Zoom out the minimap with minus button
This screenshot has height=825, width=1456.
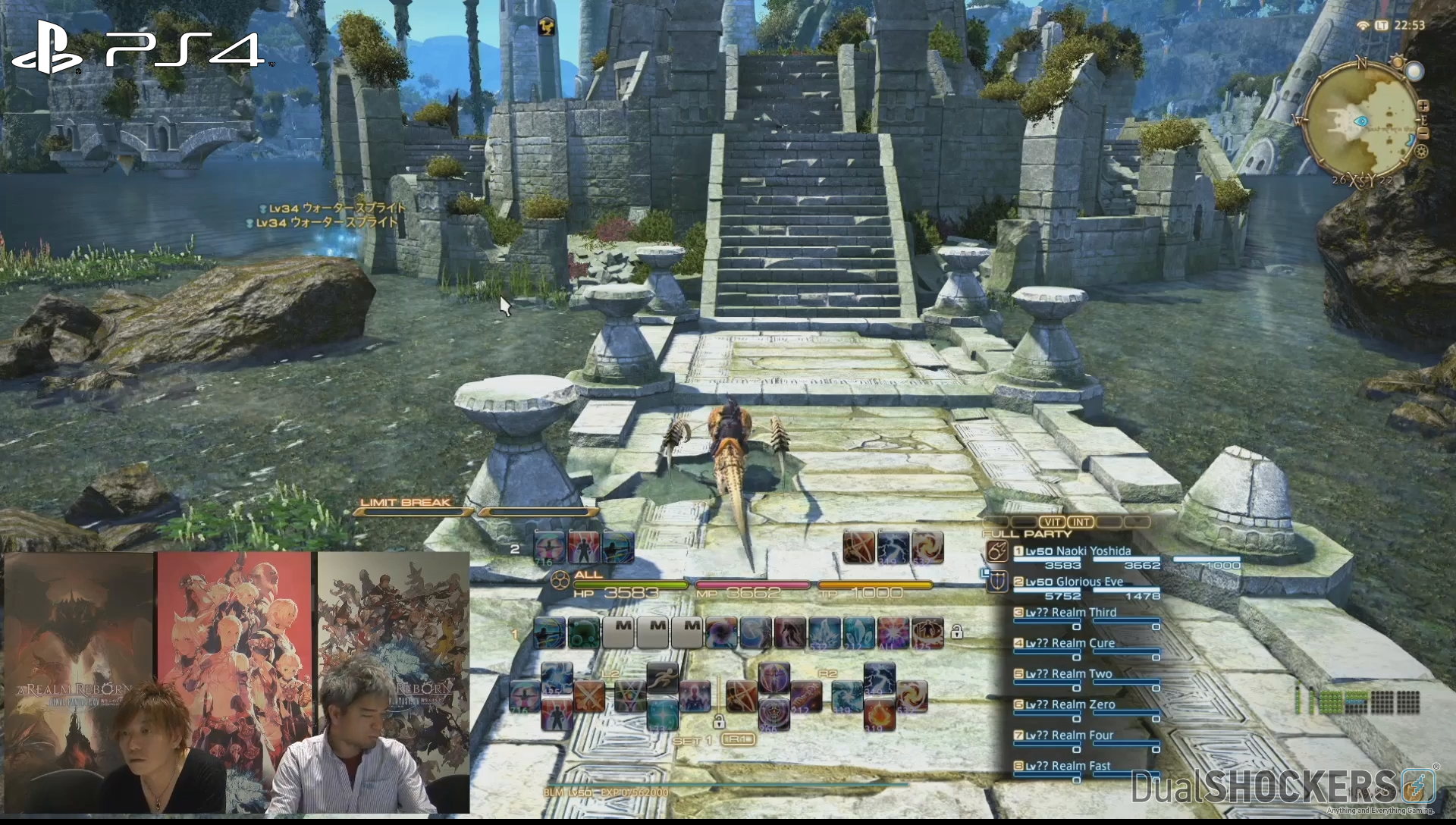[x=1423, y=133]
